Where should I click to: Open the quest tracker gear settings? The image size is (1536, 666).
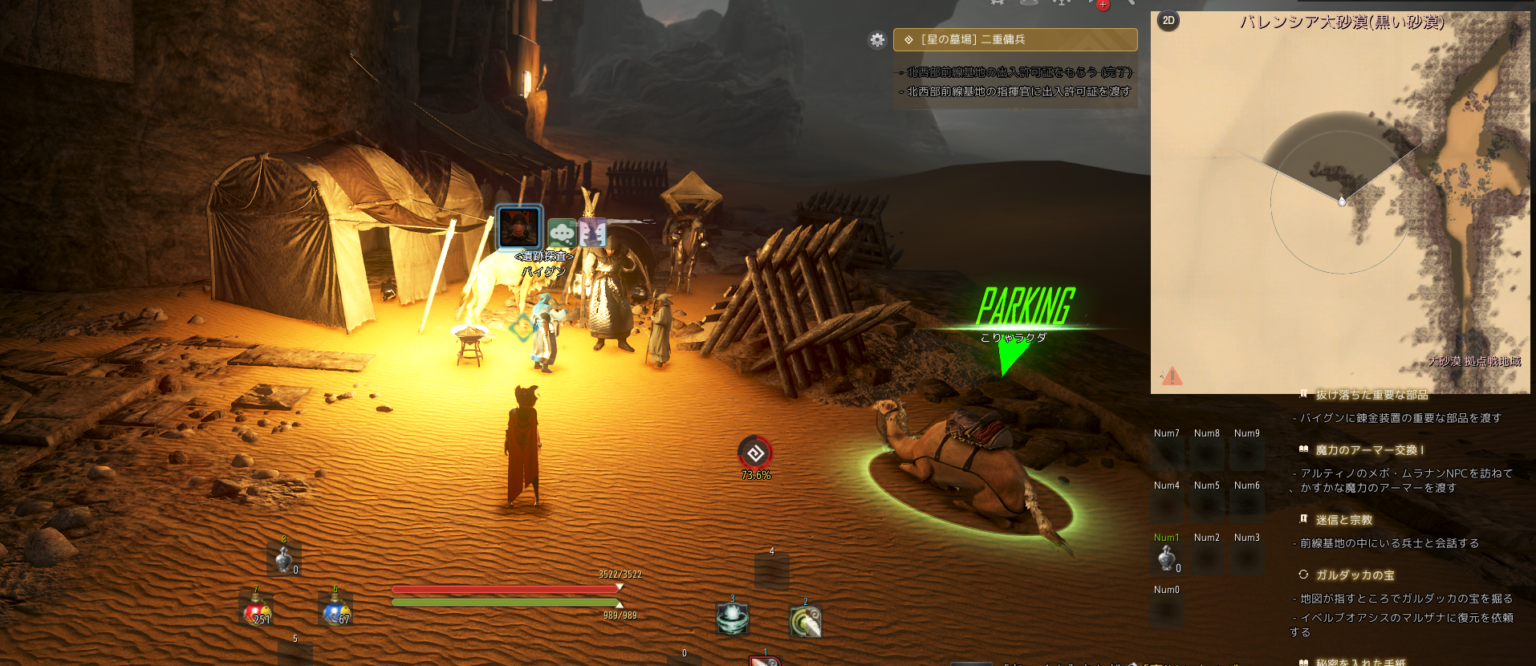click(877, 40)
